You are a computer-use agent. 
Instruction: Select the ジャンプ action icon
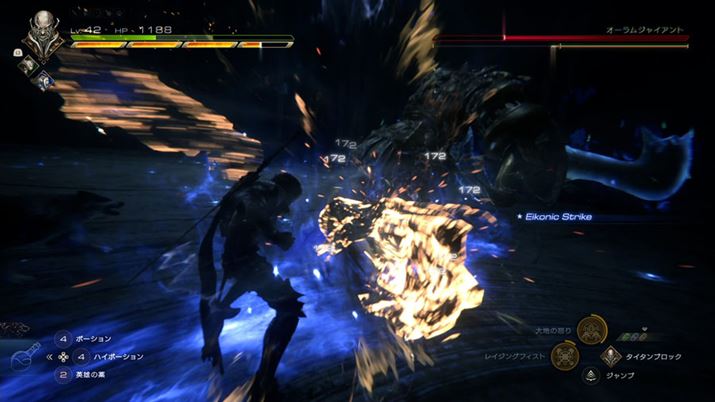tap(590, 377)
